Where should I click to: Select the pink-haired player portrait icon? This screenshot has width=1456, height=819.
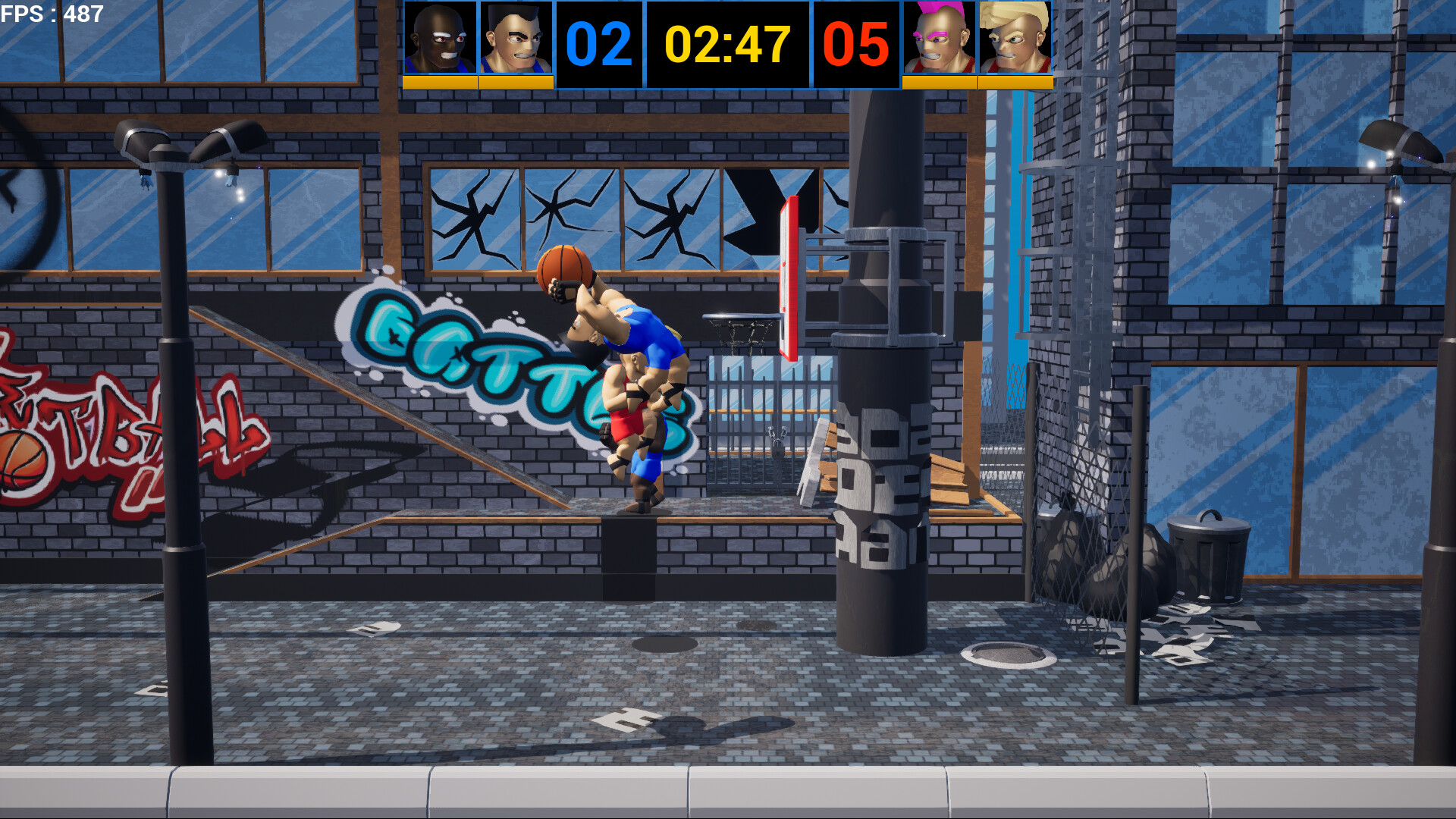point(938,38)
